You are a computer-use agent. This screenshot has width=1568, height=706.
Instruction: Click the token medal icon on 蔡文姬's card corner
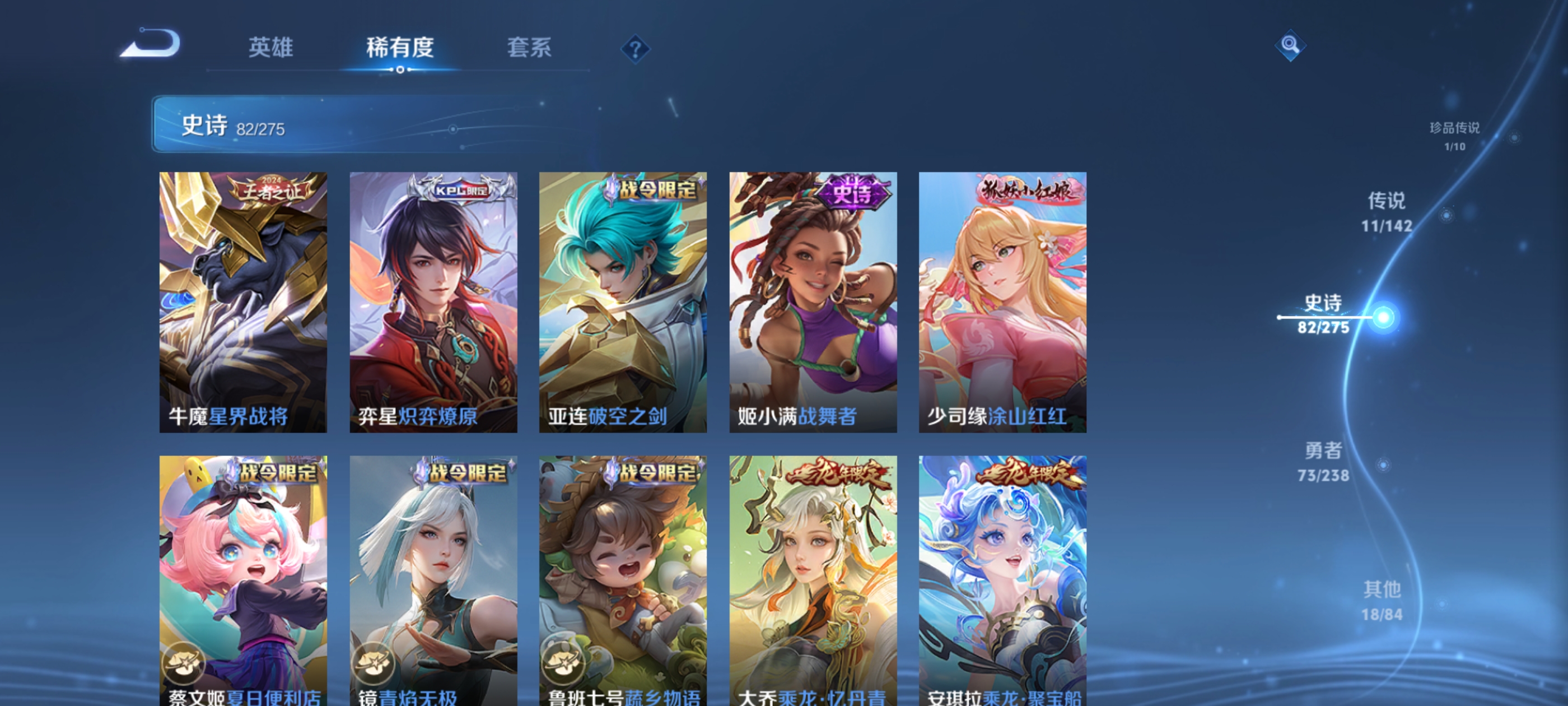[184, 664]
